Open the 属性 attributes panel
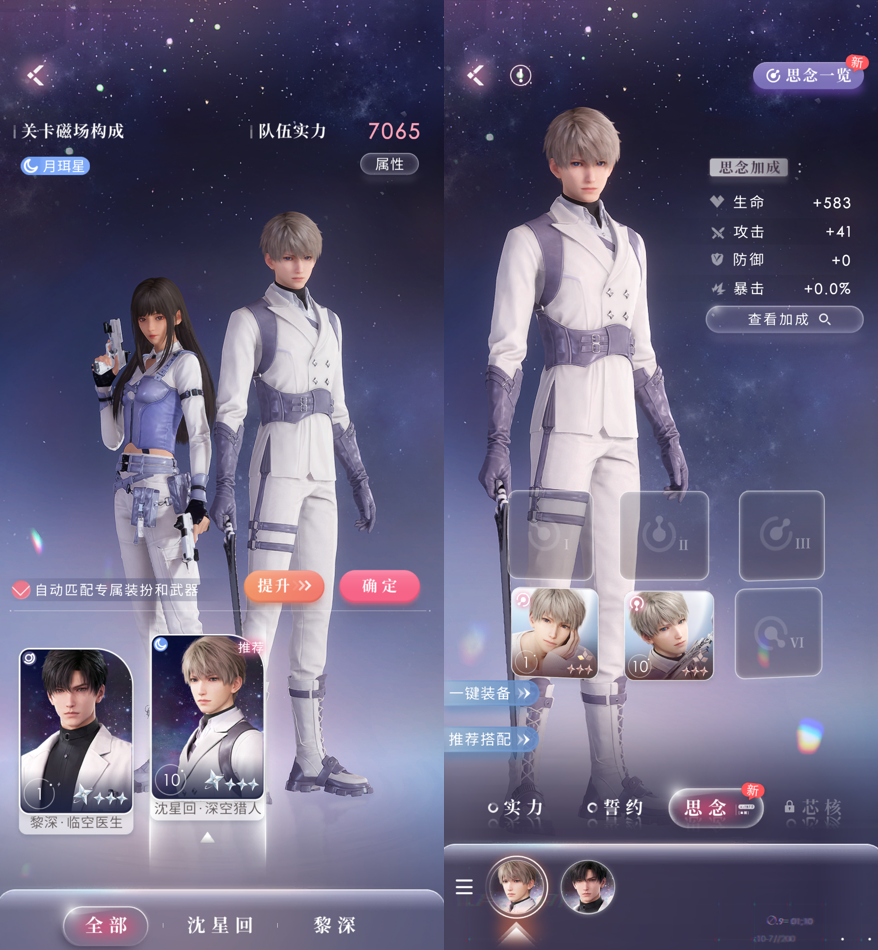Screen dimensions: 878x950 point(389,164)
